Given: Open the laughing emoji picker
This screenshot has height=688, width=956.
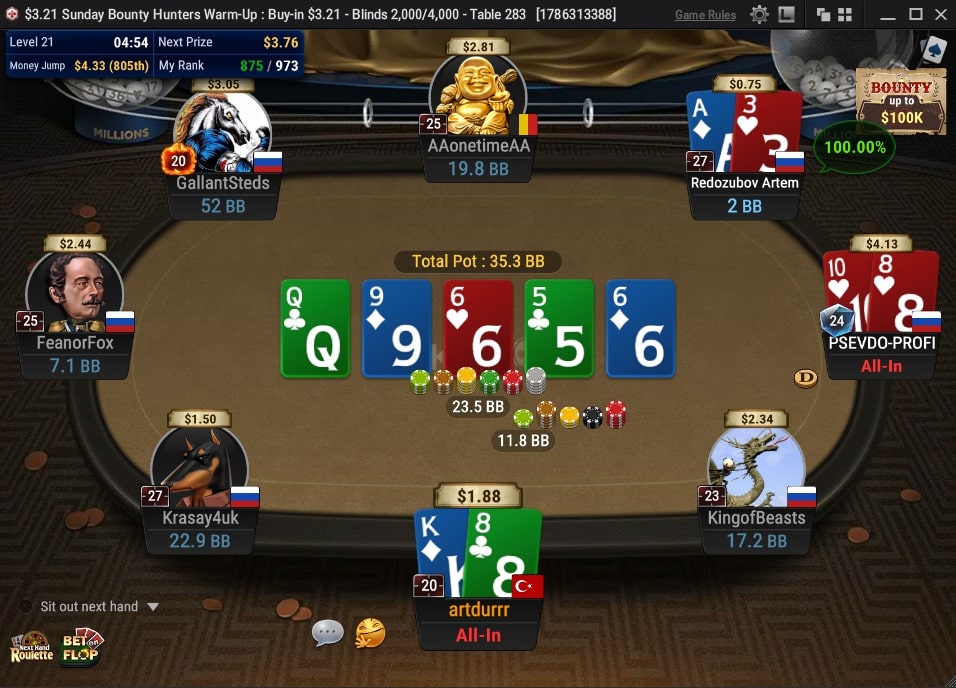Looking at the screenshot, I should click(370, 632).
